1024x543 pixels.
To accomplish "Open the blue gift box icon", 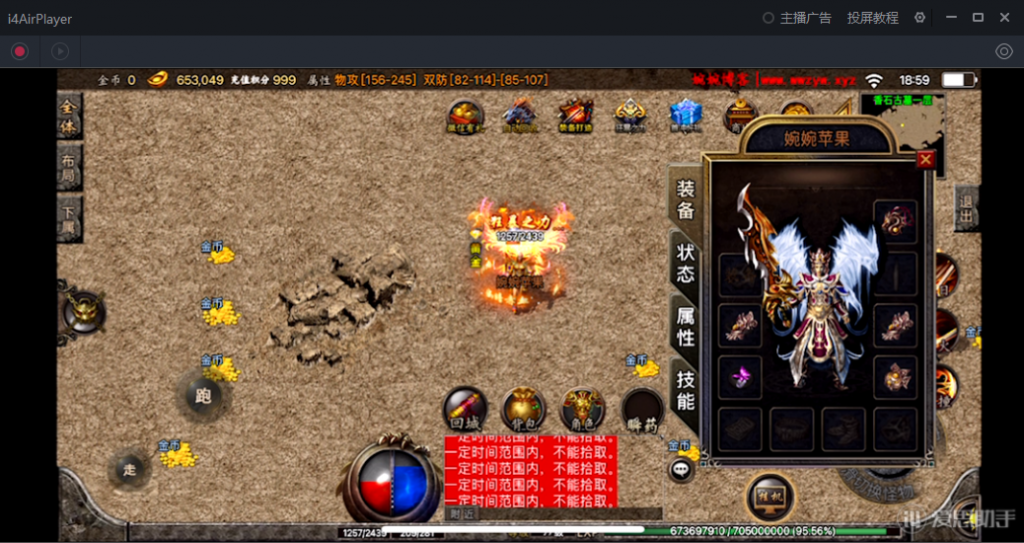I will point(686,115).
